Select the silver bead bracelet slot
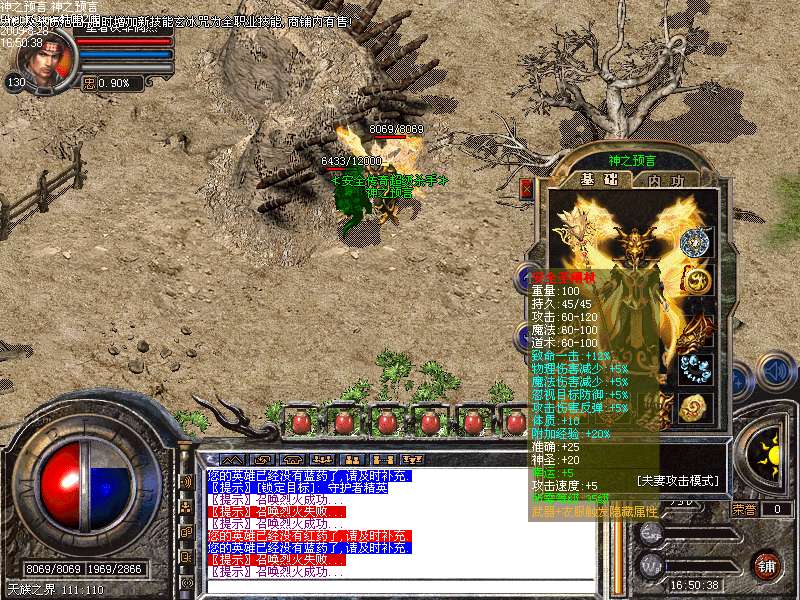The image size is (800, 600). pyautogui.click(x=694, y=368)
